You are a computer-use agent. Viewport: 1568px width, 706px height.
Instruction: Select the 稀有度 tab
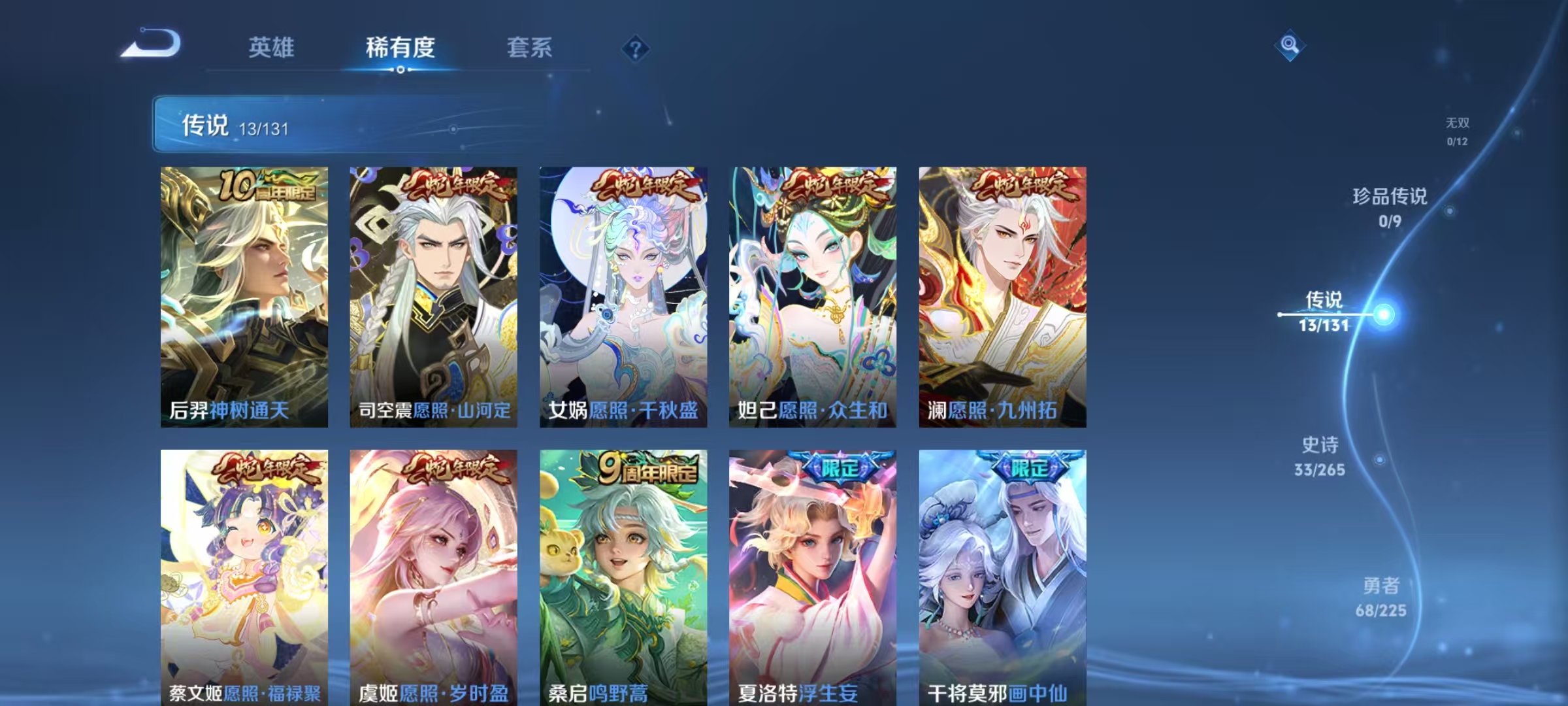point(401,48)
